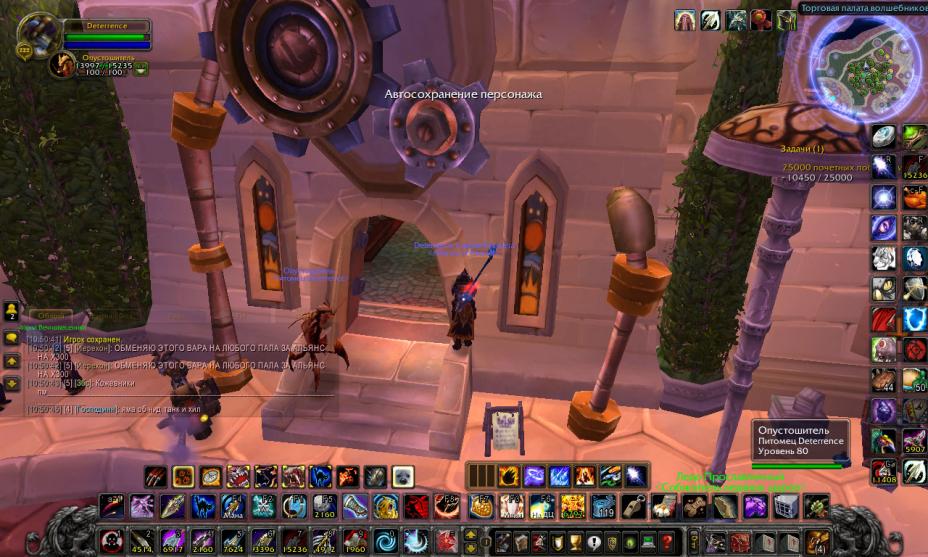Select the pet Опустошитель portrait
The image size is (928, 557).
coord(62,66)
